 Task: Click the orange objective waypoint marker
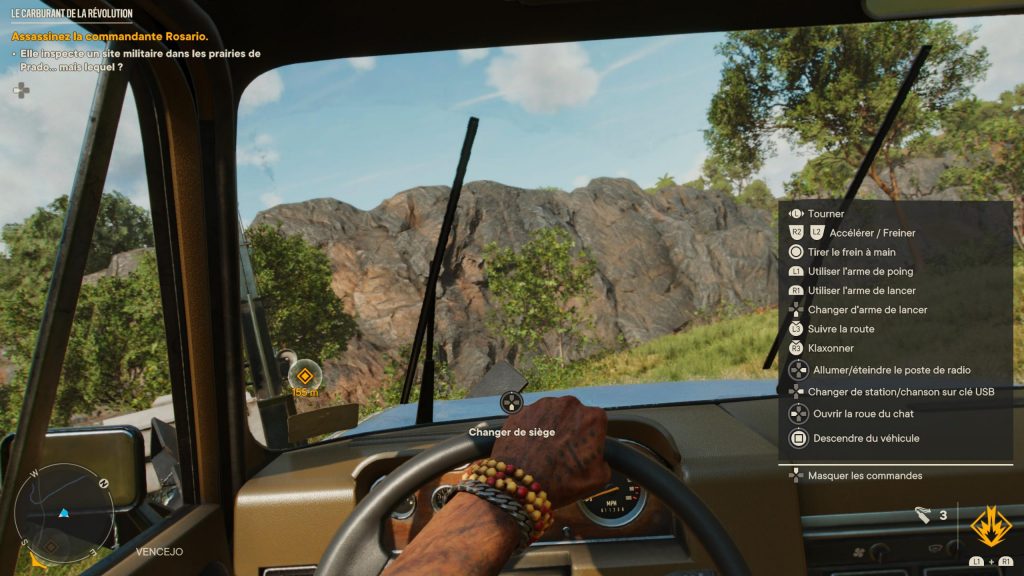pos(305,376)
